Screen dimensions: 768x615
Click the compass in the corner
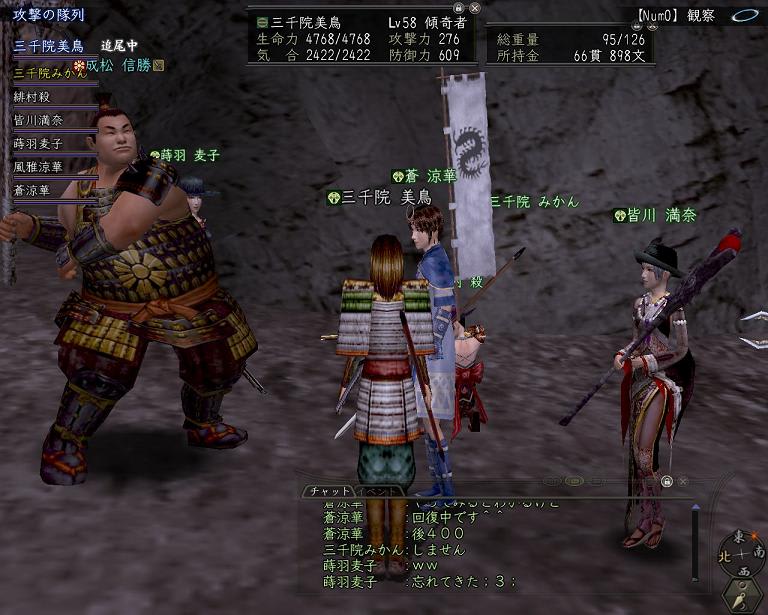click(745, 555)
